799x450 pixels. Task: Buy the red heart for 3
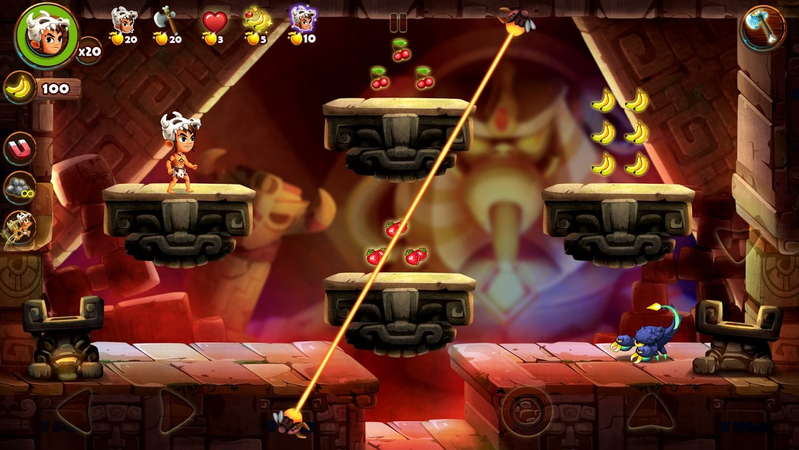(x=214, y=26)
